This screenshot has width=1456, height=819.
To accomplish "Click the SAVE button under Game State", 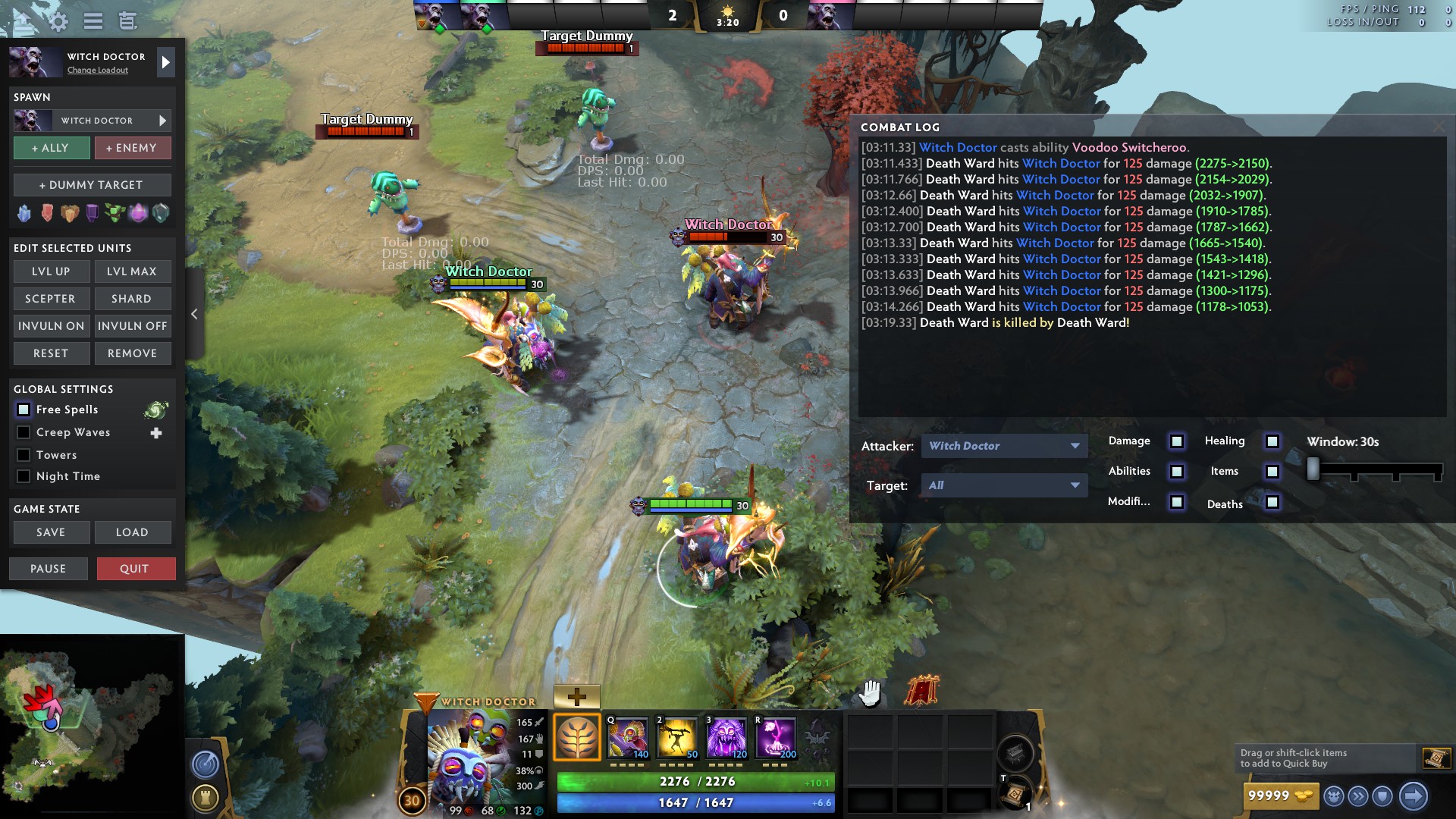I will (x=51, y=532).
